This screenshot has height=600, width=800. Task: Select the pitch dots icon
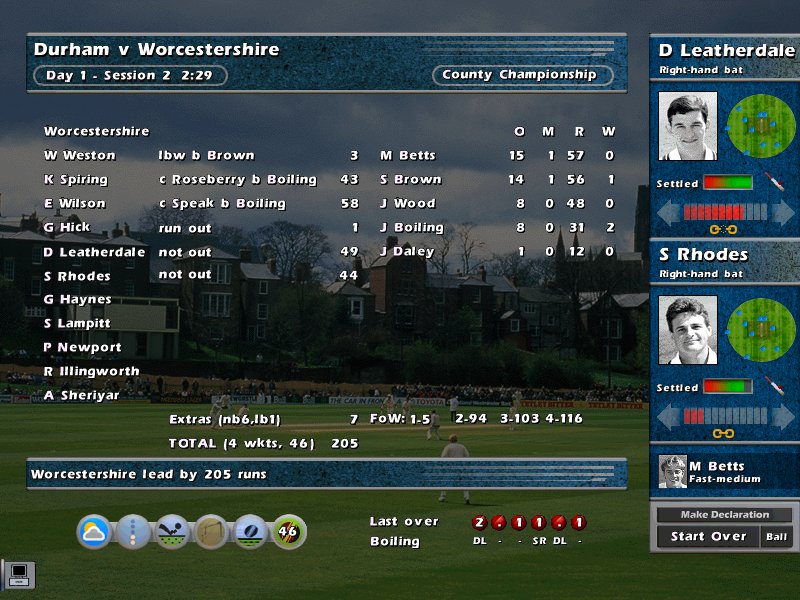click(x=133, y=532)
